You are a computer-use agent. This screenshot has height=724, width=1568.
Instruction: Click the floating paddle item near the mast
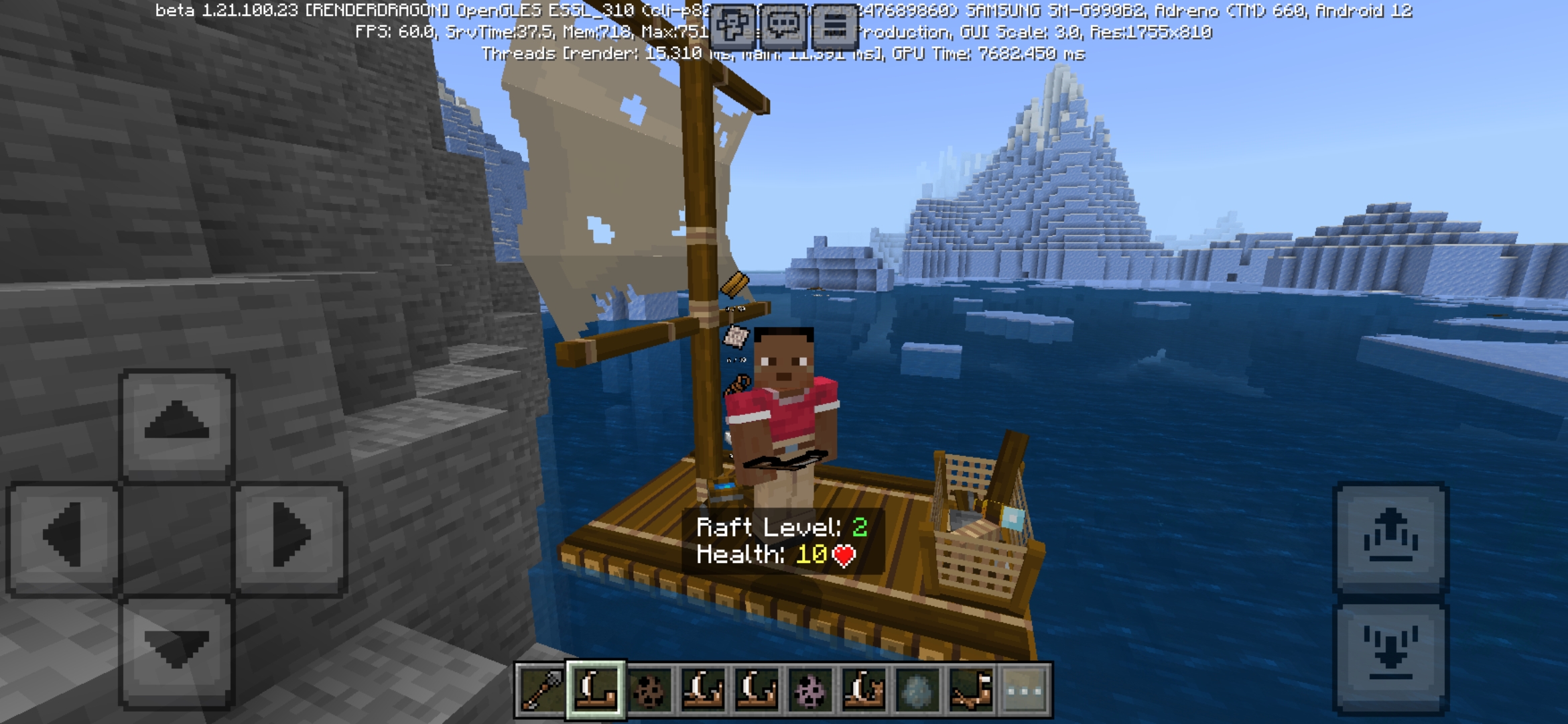736,288
